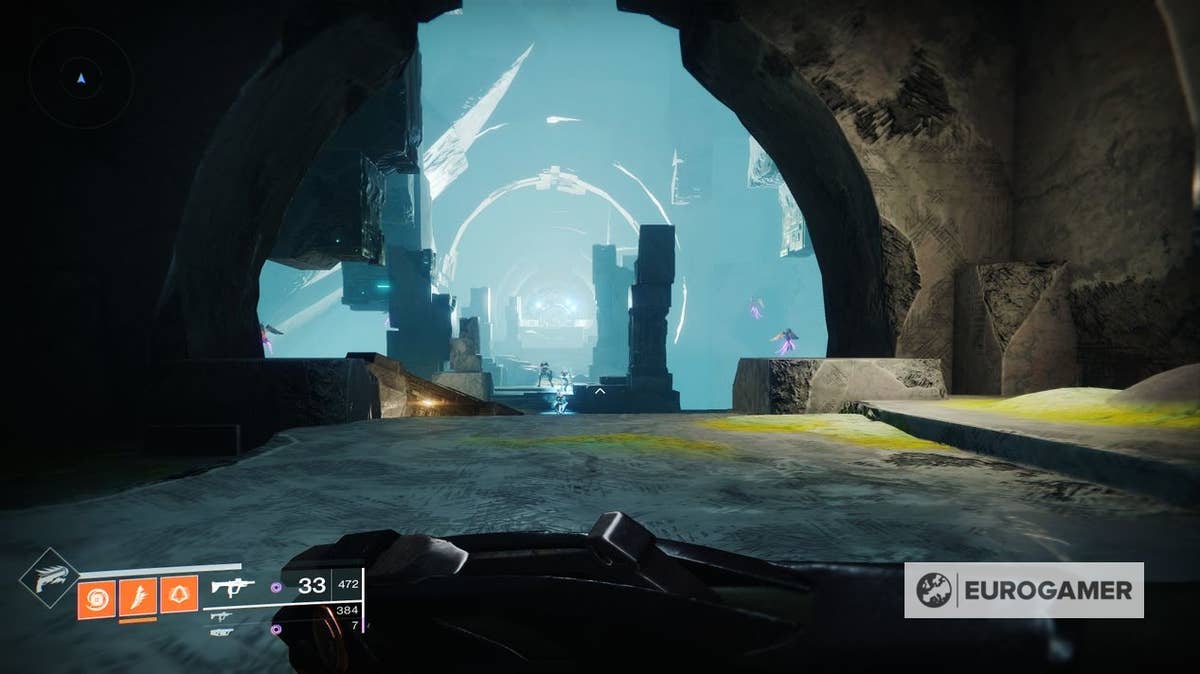Select the orange swirl grenade ability
1200x674 pixels.
96,598
